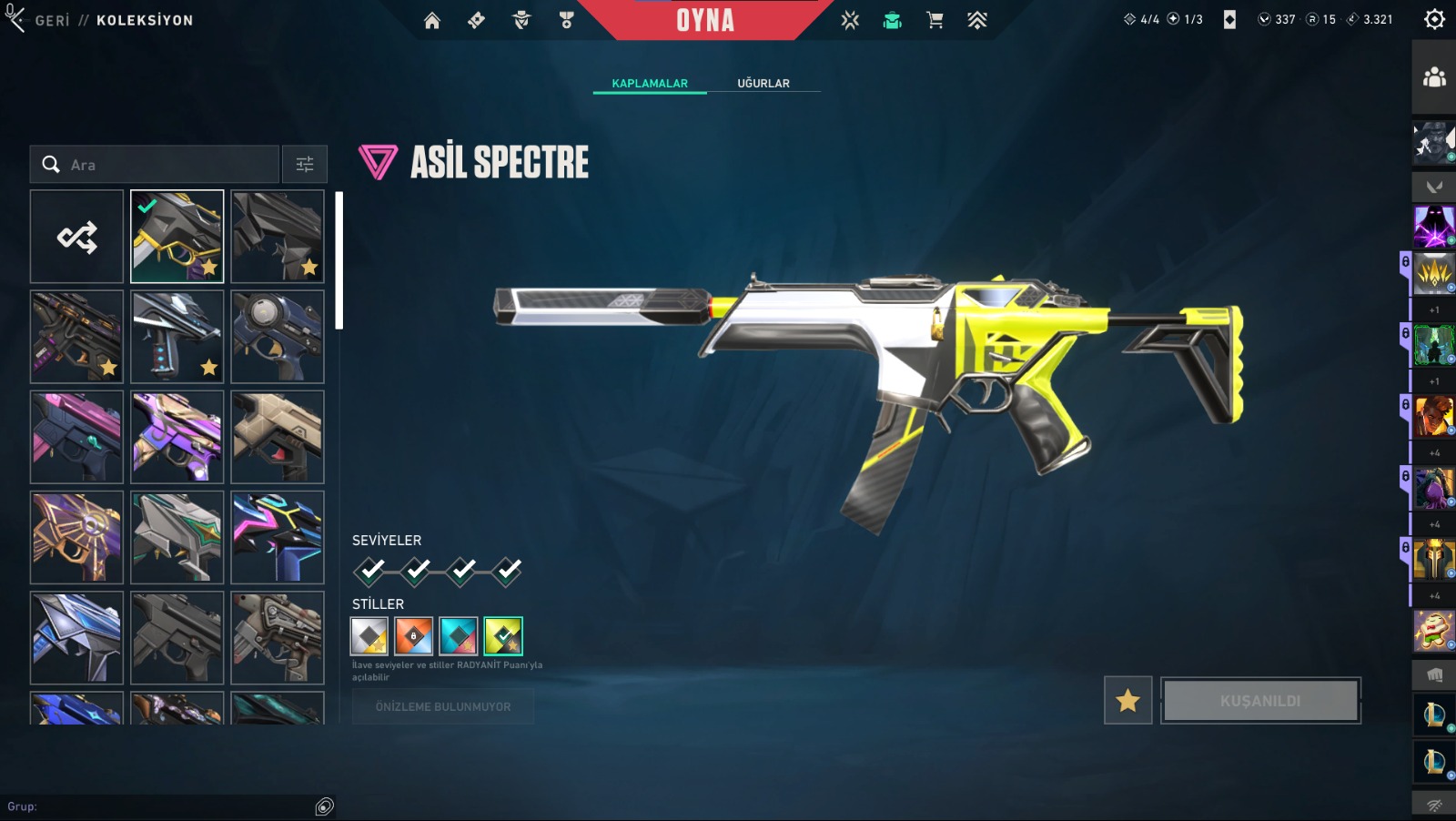Open the agents icon in top bar
The image size is (1456, 821).
point(521,20)
